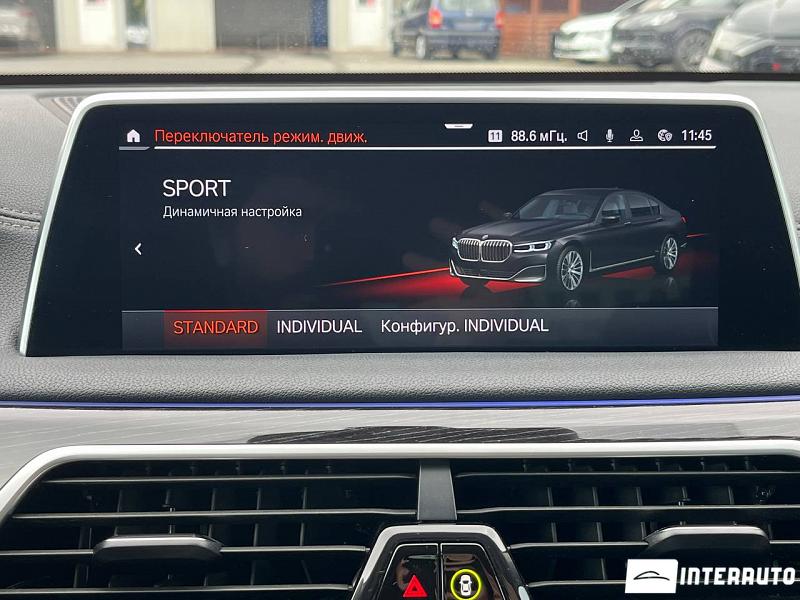800x600 pixels.
Task: Open the driver profile icon
Action: click(636, 136)
